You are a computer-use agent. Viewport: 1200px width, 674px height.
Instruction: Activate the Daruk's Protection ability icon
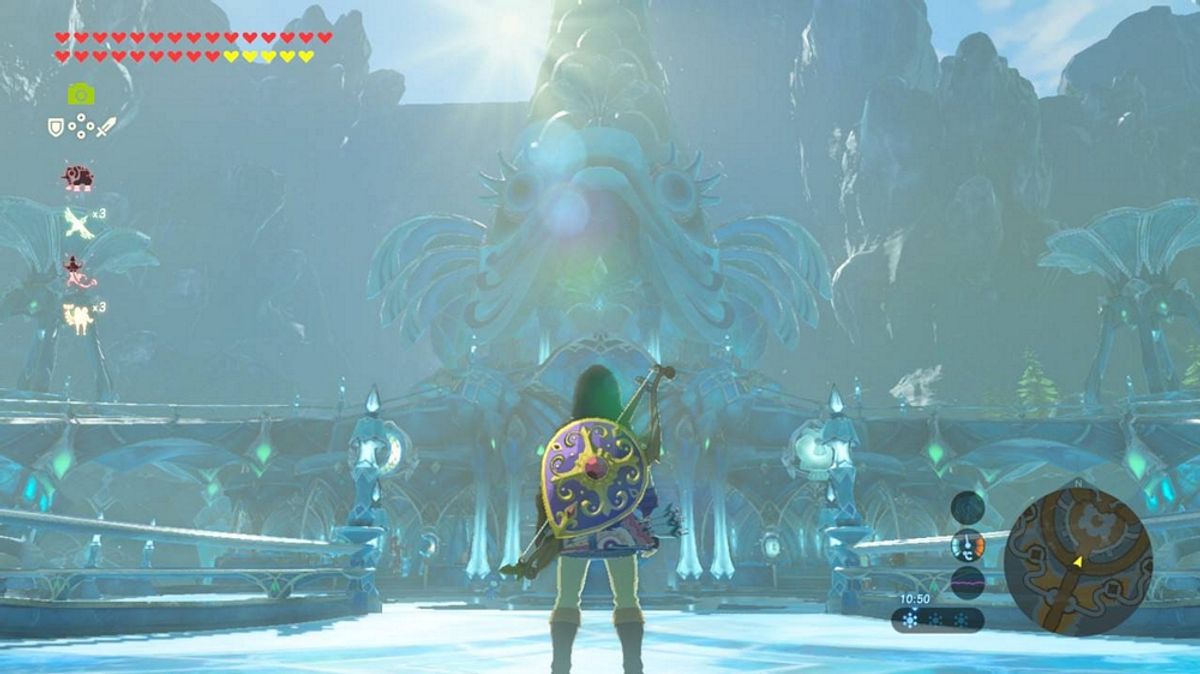point(77,178)
